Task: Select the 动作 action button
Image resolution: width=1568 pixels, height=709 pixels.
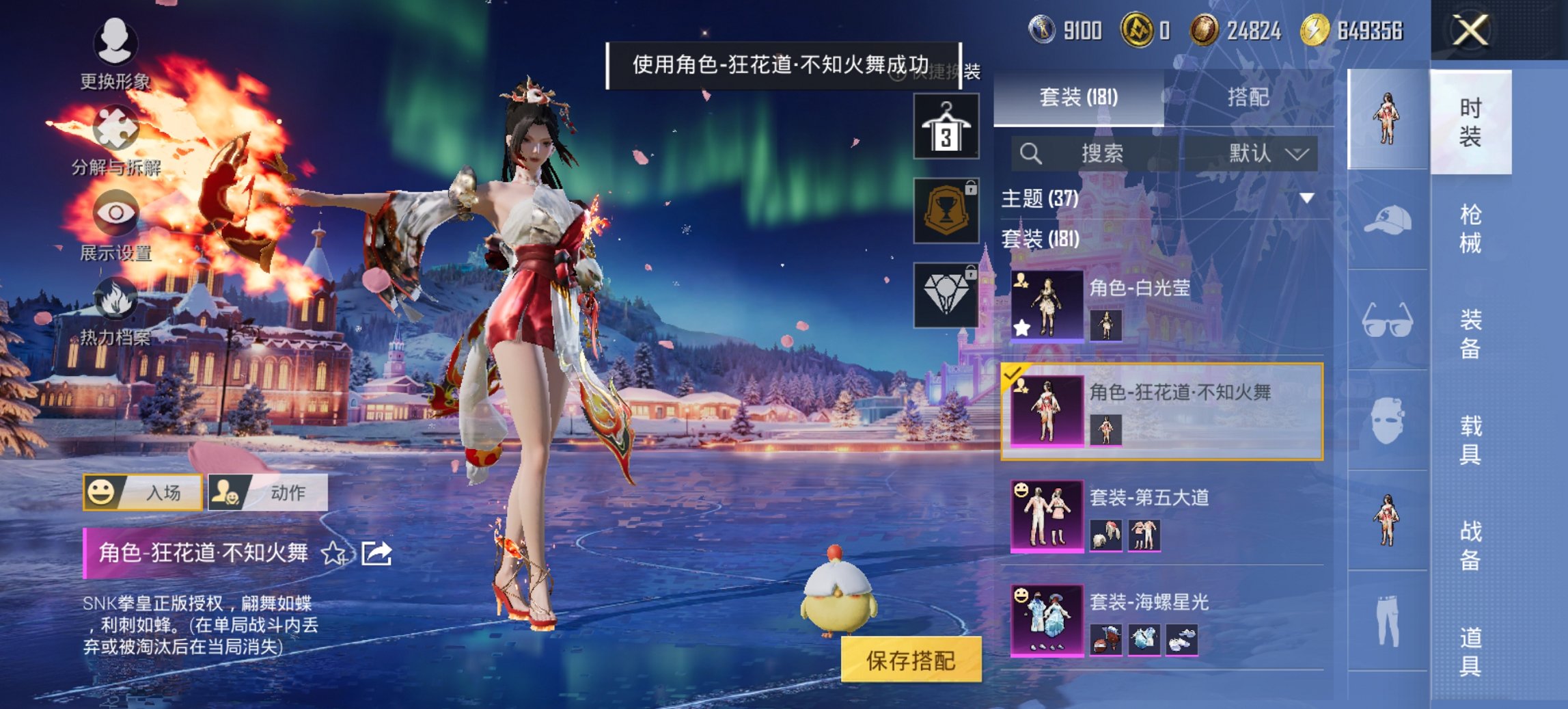Action: click(x=268, y=492)
